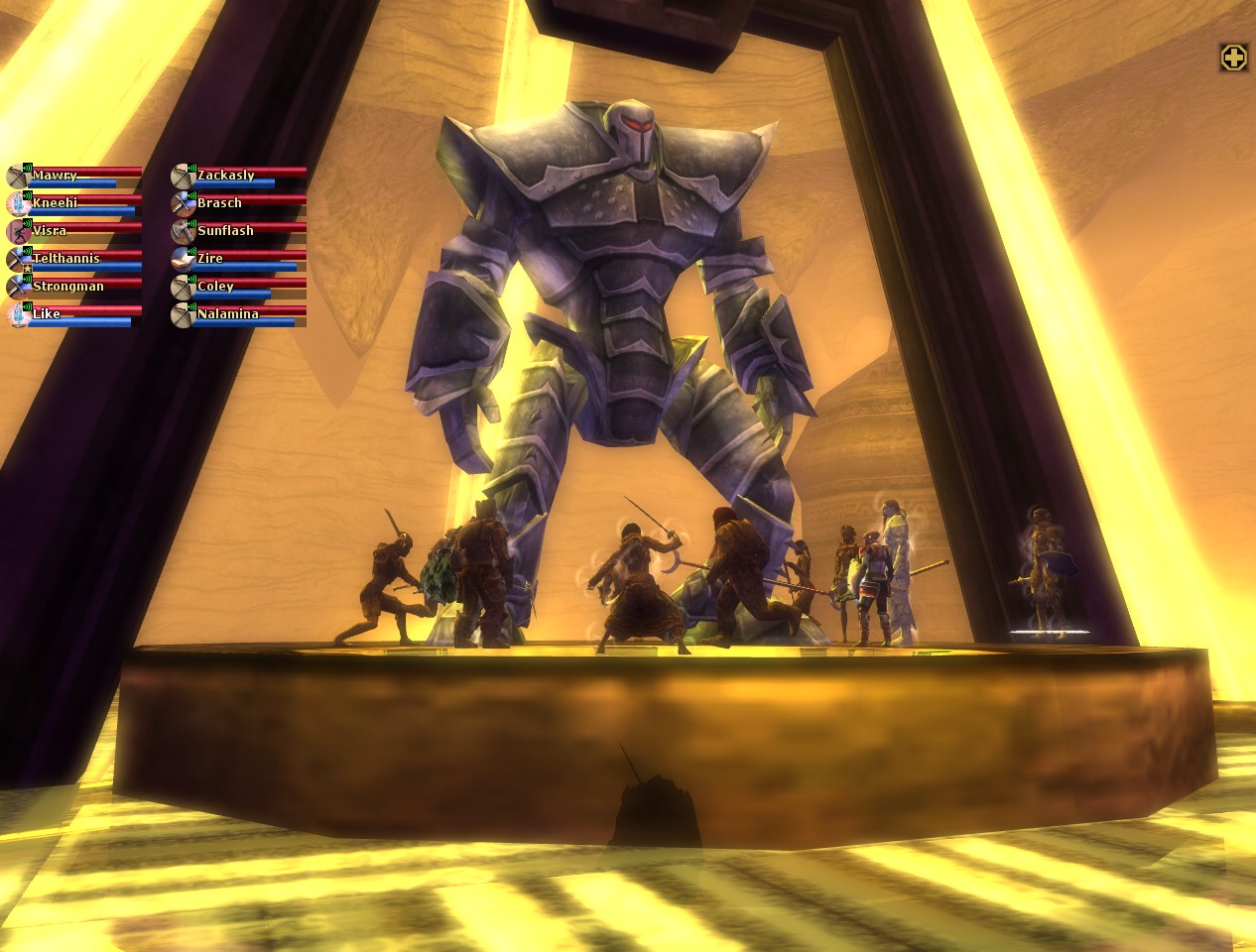Choose Strongman from the raid frames

(74, 288)
